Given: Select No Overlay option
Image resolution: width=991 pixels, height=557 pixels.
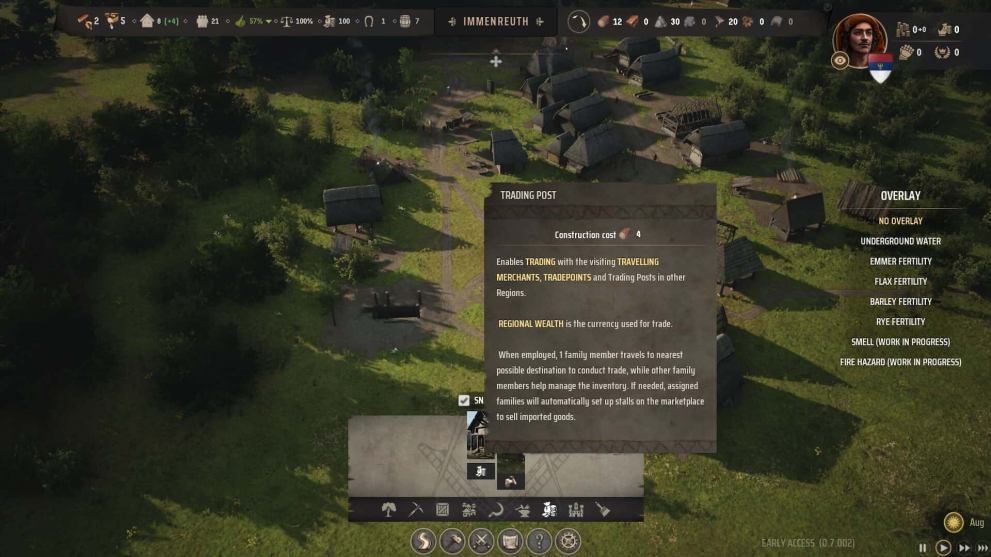Looking at the screenshot, I should (900, 221).
